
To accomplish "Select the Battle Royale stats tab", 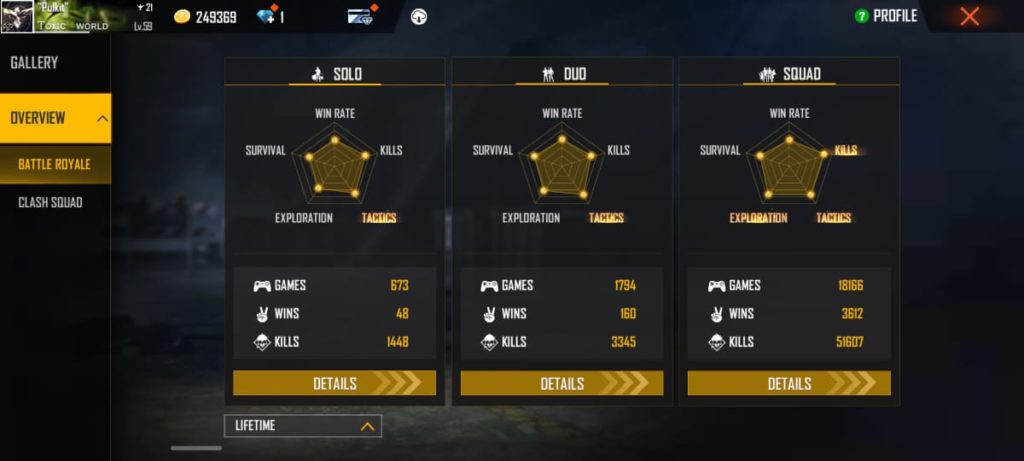I will click(55, 164).
